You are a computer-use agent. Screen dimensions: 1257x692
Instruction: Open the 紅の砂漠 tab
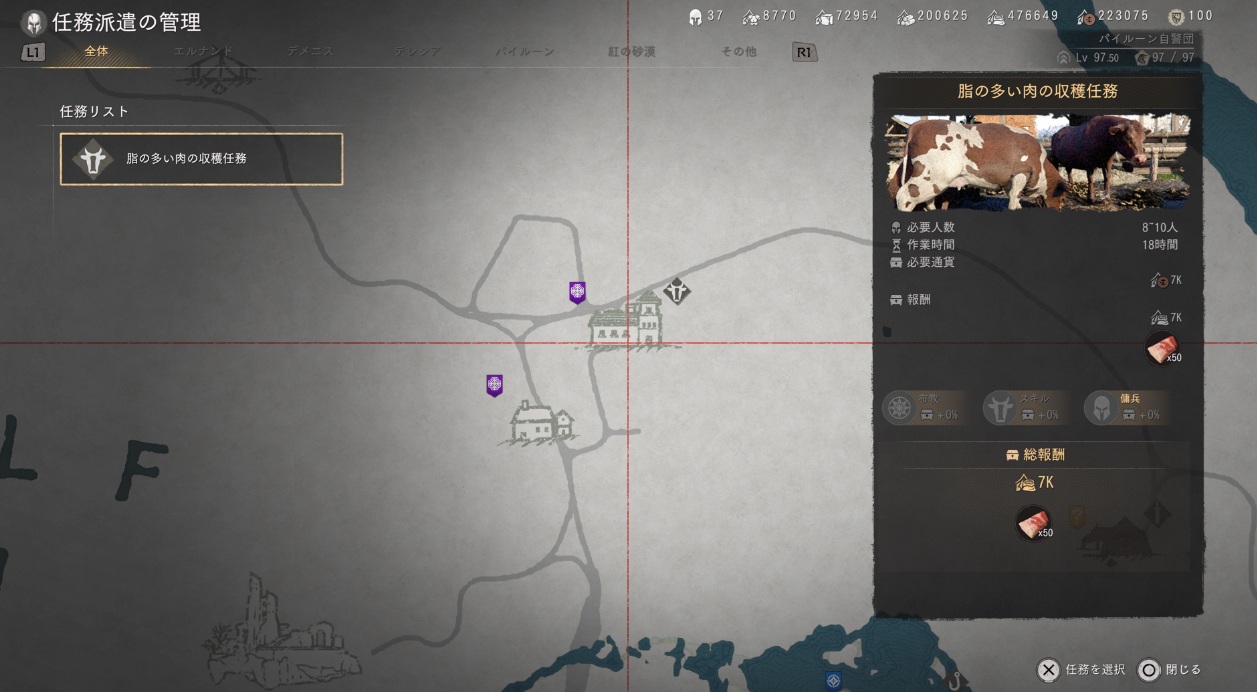[x=632, y=51]
